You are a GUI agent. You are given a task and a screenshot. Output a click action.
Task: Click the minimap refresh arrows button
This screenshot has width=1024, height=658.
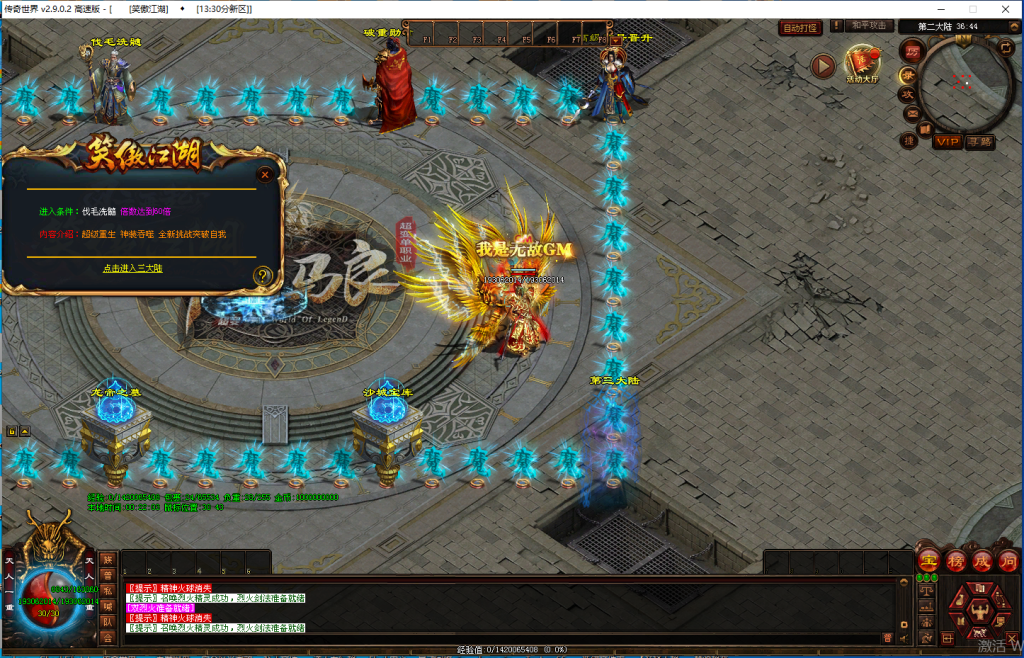1005,46
